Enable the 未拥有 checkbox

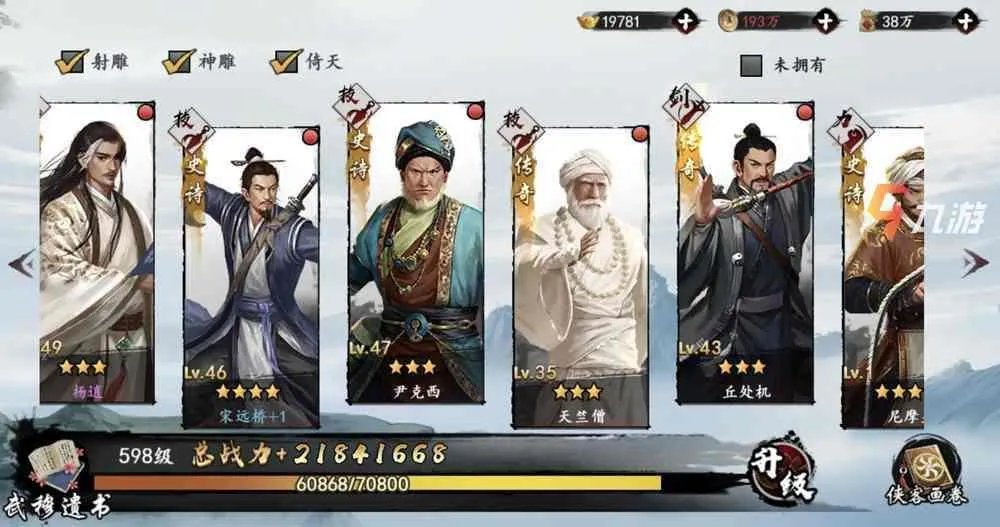(x=752, y=66)
